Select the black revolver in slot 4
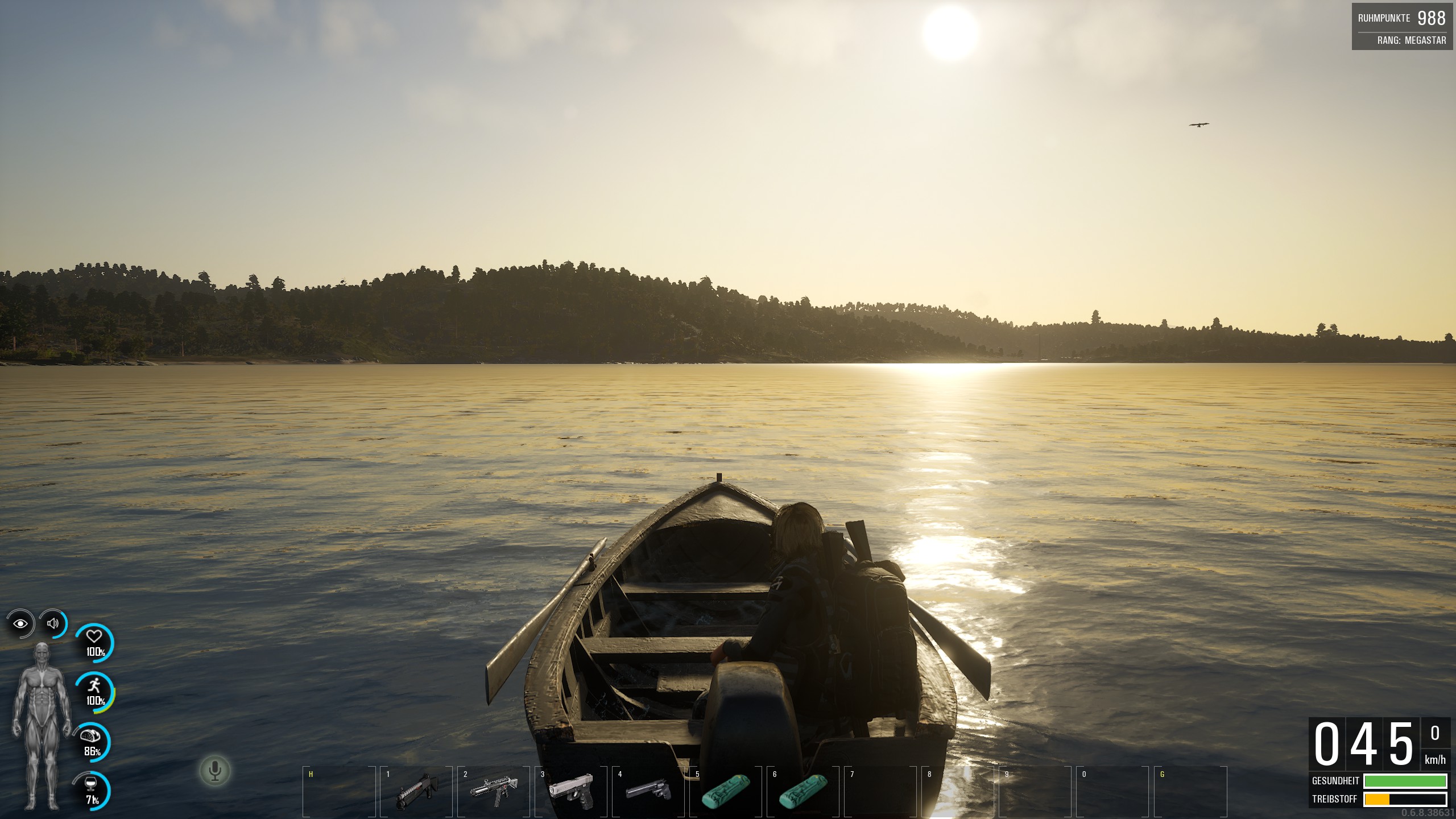Image resolution: width=1456 pixels, height=819 pixels. point(648,791)
